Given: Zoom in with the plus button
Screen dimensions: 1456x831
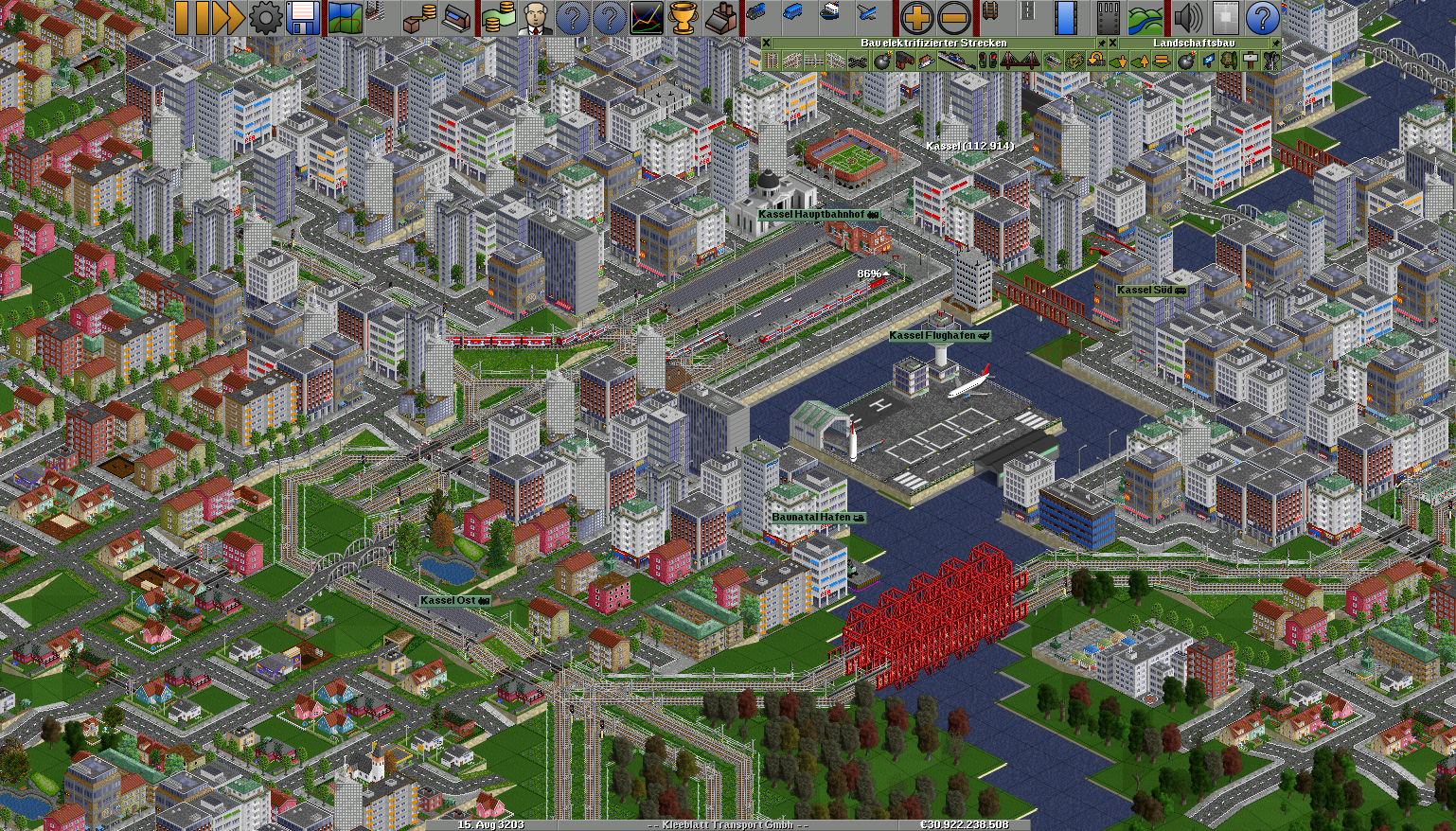Looking at the screenshot, I should (915, 18).
